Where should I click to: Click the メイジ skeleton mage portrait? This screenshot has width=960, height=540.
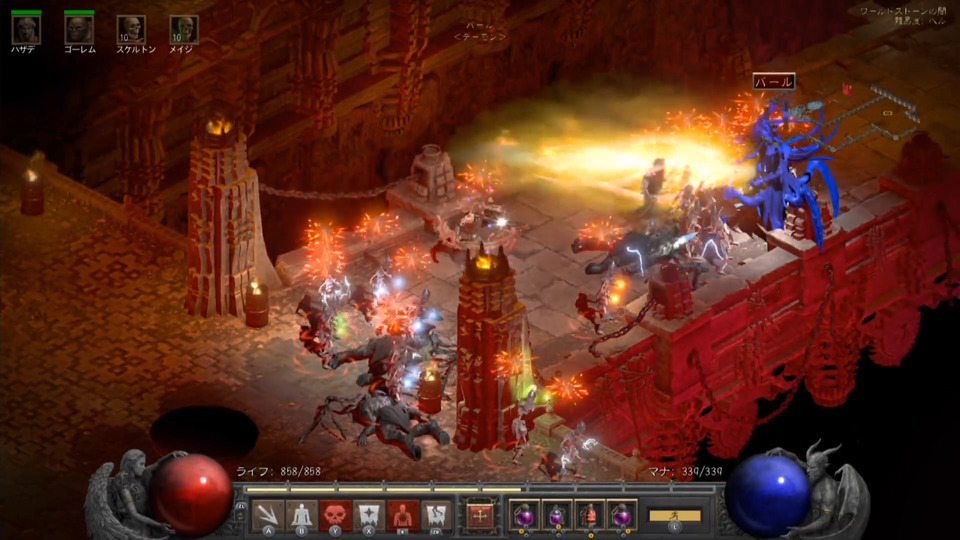183,29
